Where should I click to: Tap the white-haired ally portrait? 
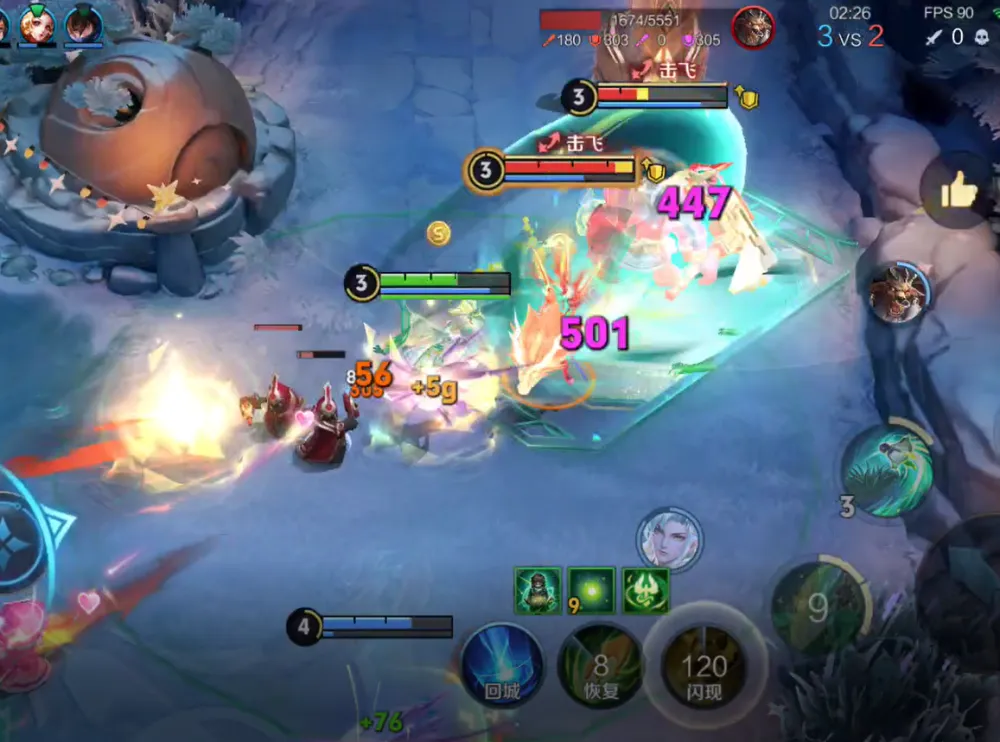[669, 540]
